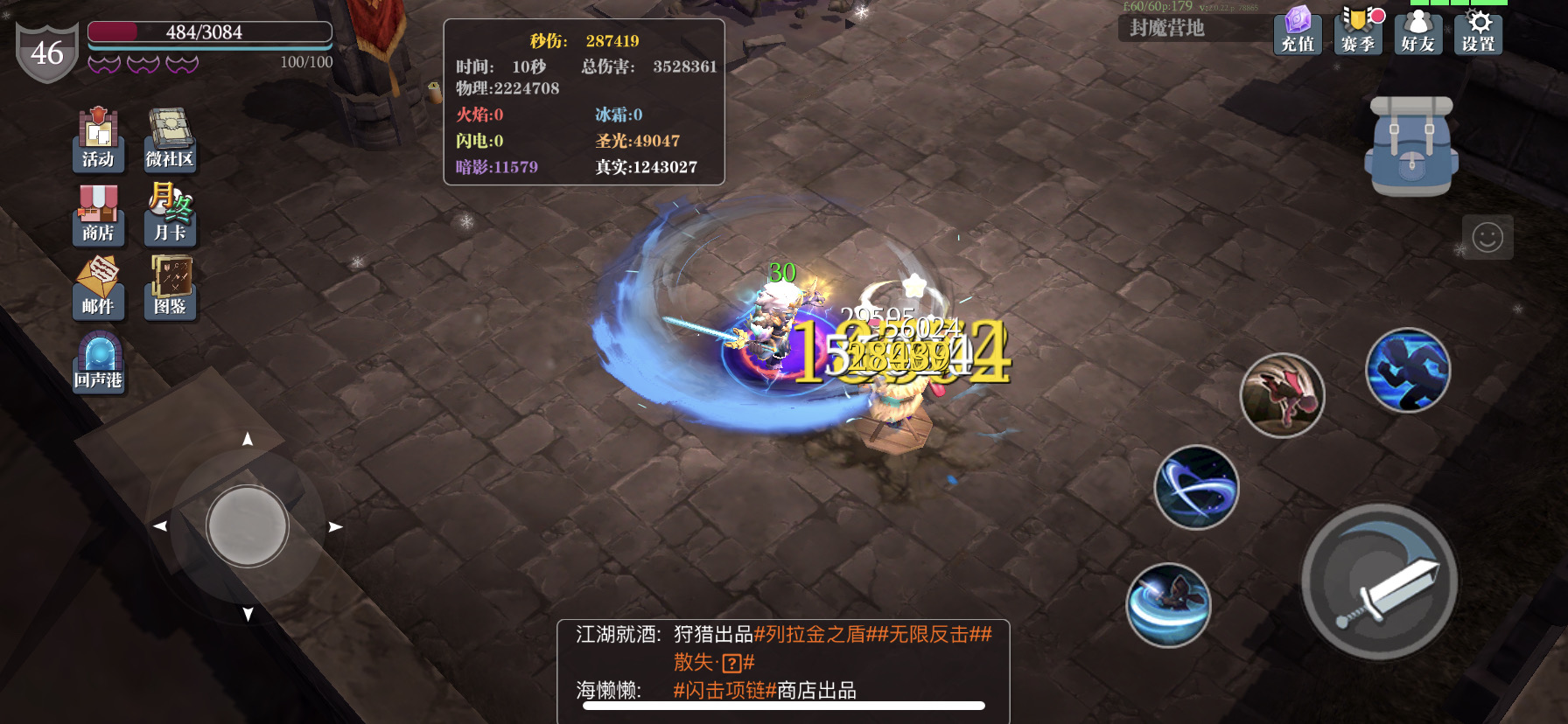Image resolution: width=1568 pixels, height=724 pixels.
Task: Open the 充值 (Recharge) store
Action: coord(1297,33)
